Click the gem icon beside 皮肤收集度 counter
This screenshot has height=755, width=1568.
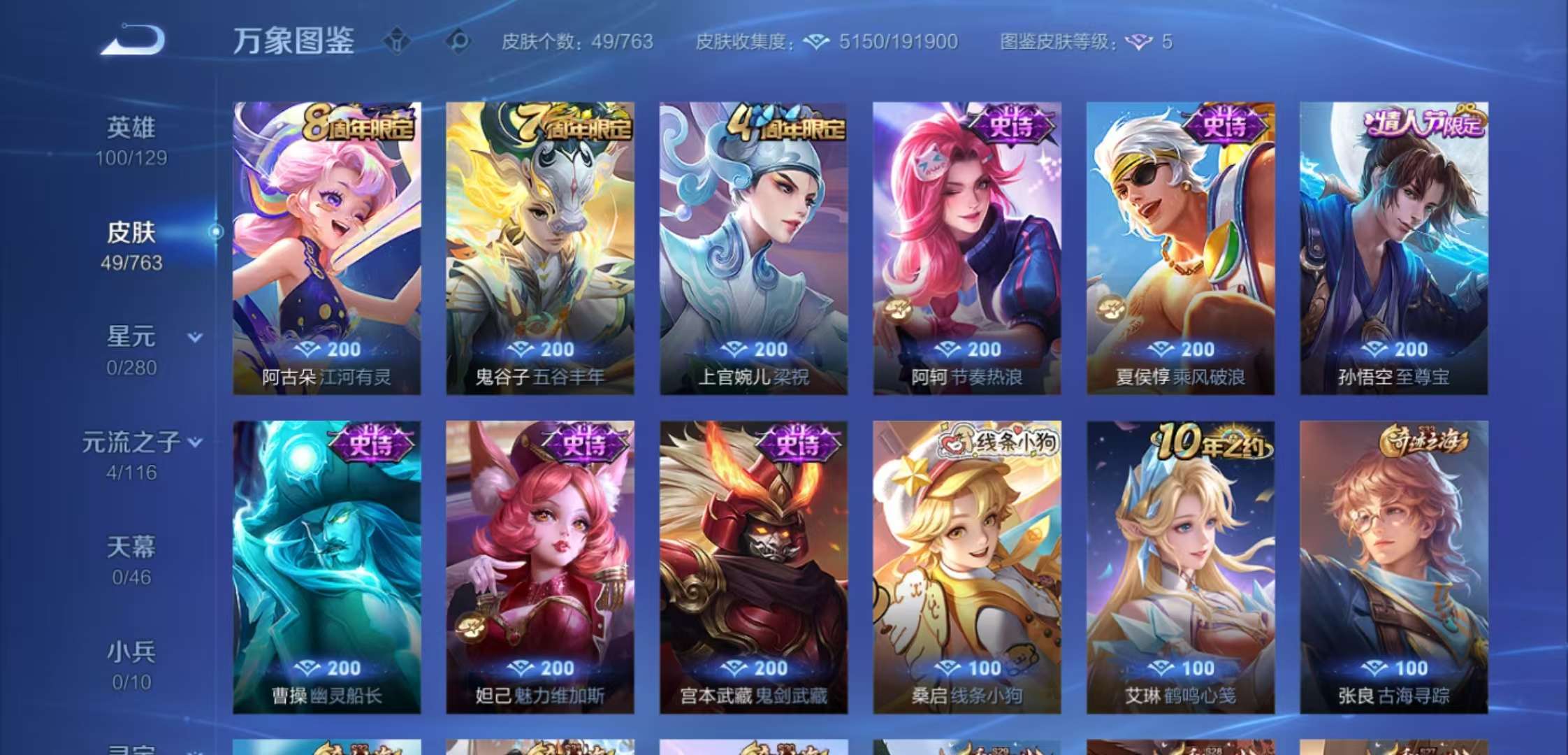point(816,41)
